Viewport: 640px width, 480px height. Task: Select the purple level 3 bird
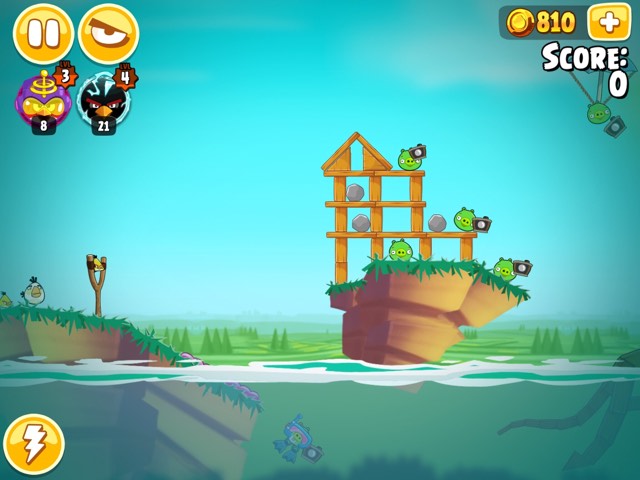[43, 100]
